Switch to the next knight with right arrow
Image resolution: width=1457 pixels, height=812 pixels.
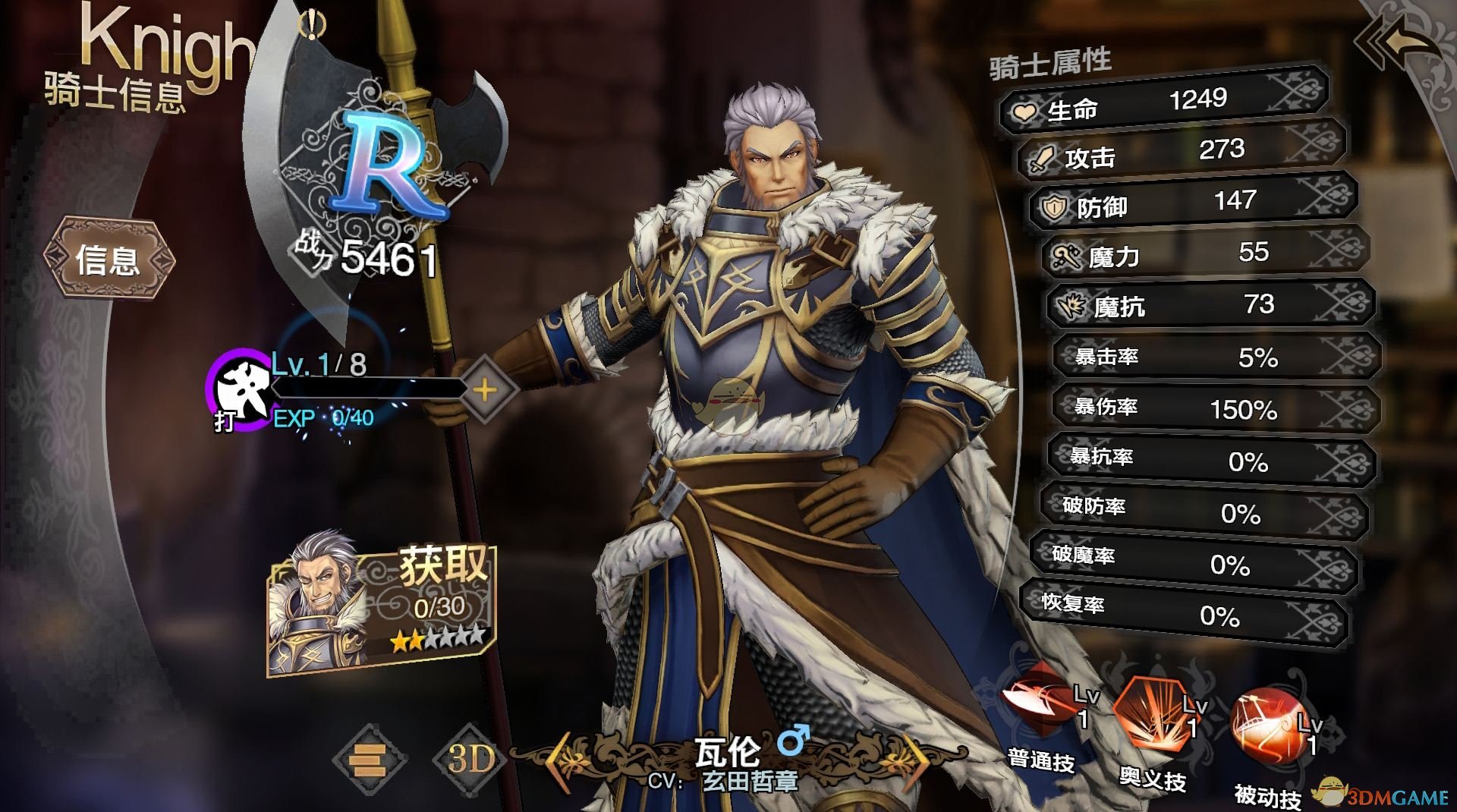click(920, 756)
